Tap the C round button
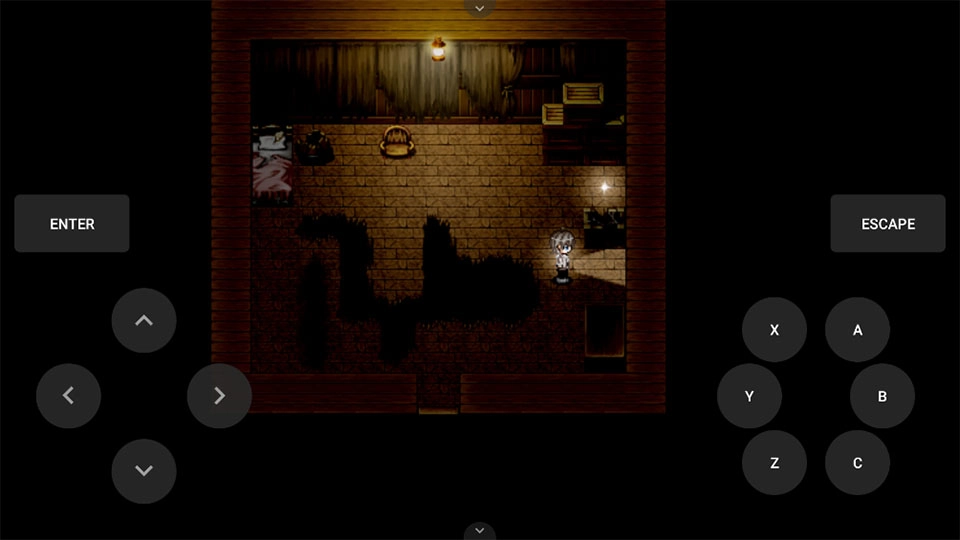 857,463
